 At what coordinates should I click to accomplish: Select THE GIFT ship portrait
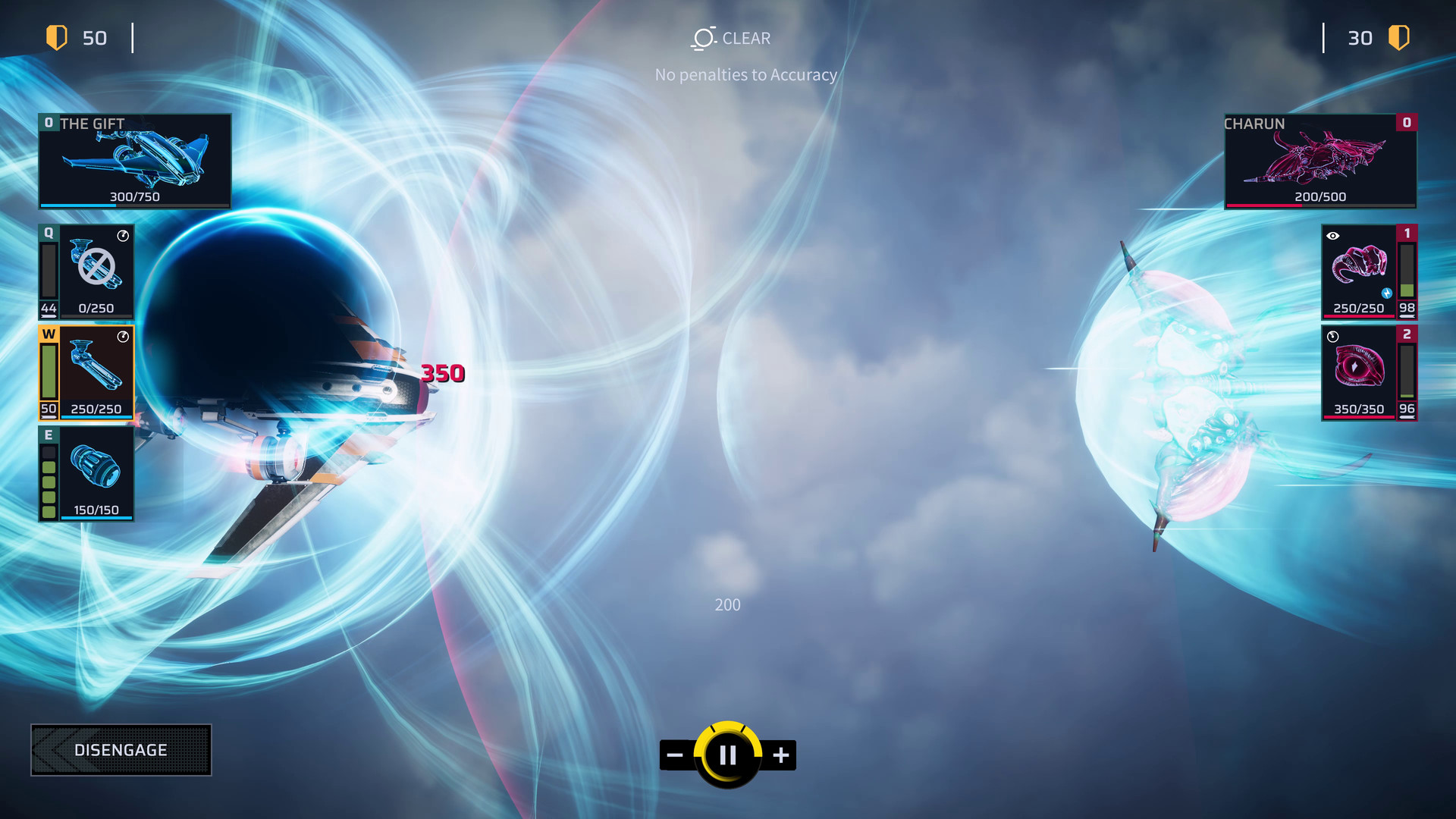pyautogui.click(x=134, y=160)
